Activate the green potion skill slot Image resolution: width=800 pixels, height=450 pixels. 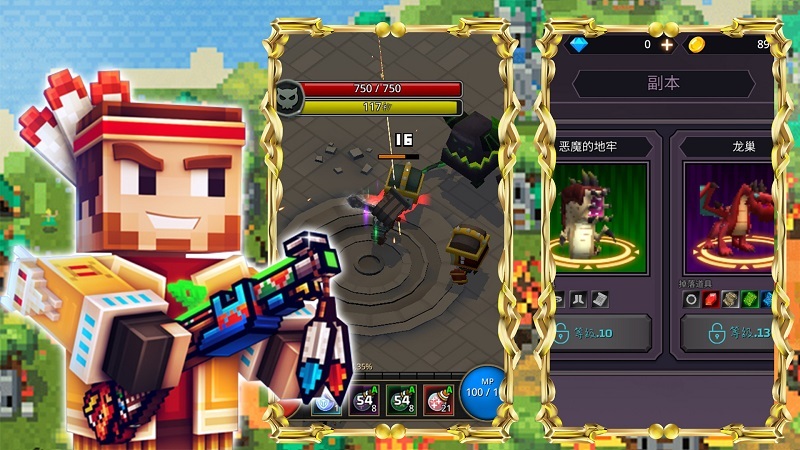402,402
